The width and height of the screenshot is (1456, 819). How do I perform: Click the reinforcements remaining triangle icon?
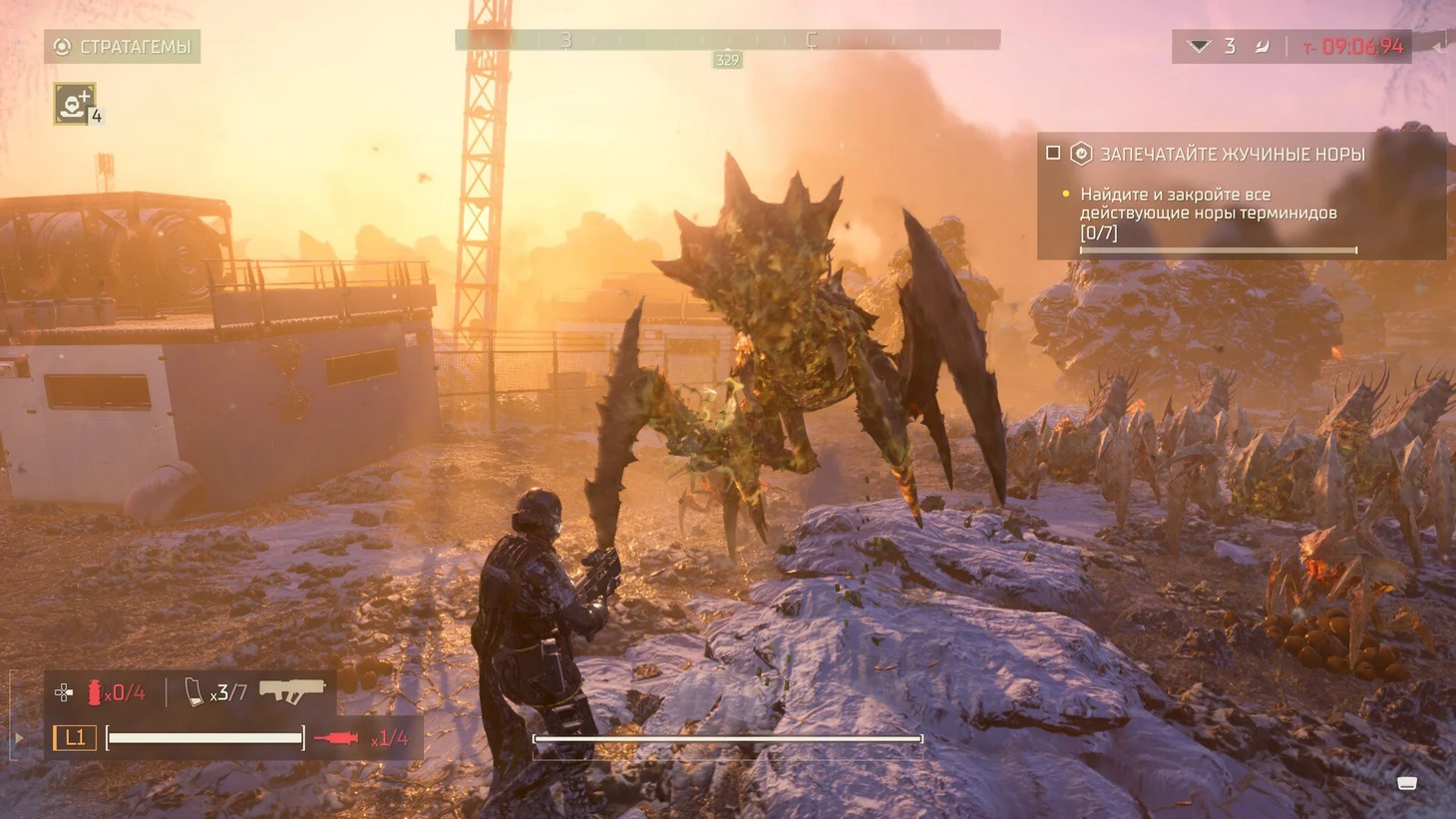(1199, 47)
